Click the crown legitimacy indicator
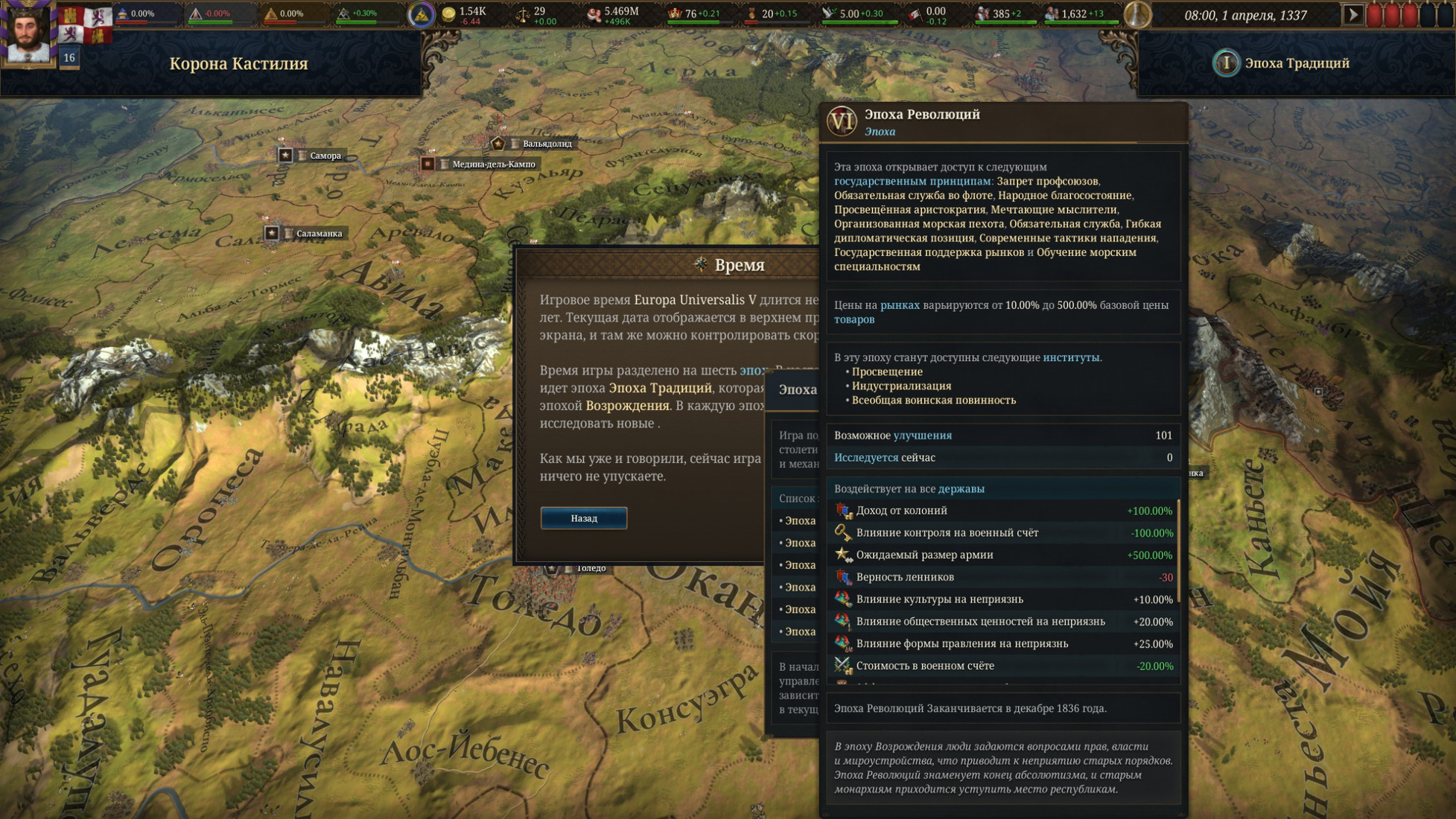The width and height of the screenshot is (1456, 819). [693, 15]
